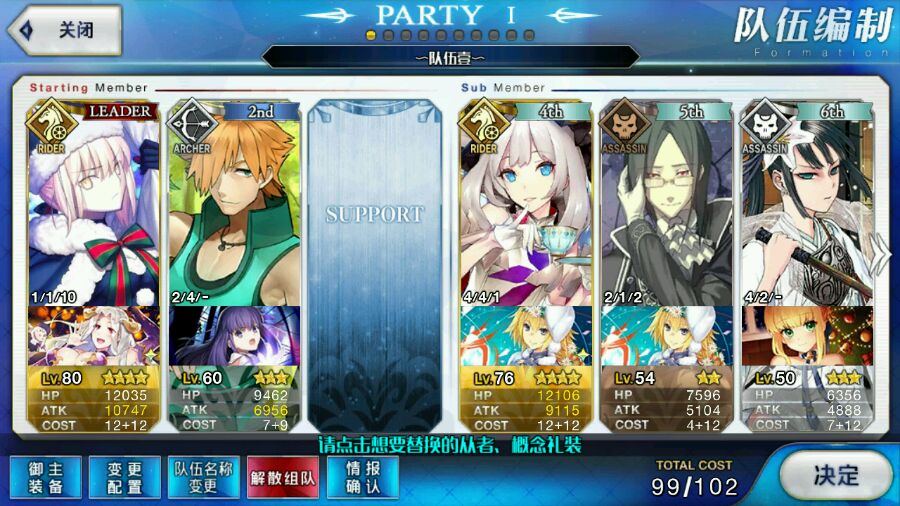Change the Archer's purple-haired craft essence
Image resolution: width=900 pixels, height=506 pixels.
(234, 337)
